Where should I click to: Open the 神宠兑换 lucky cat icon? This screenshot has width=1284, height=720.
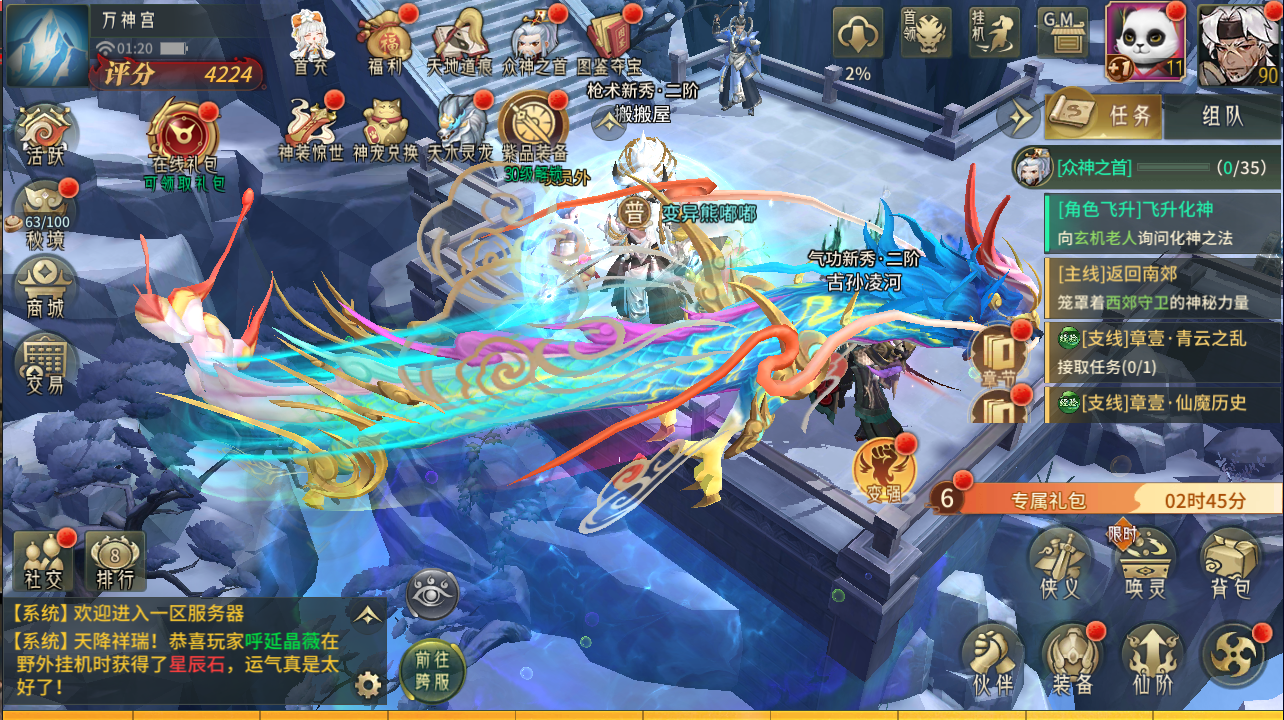385,128
